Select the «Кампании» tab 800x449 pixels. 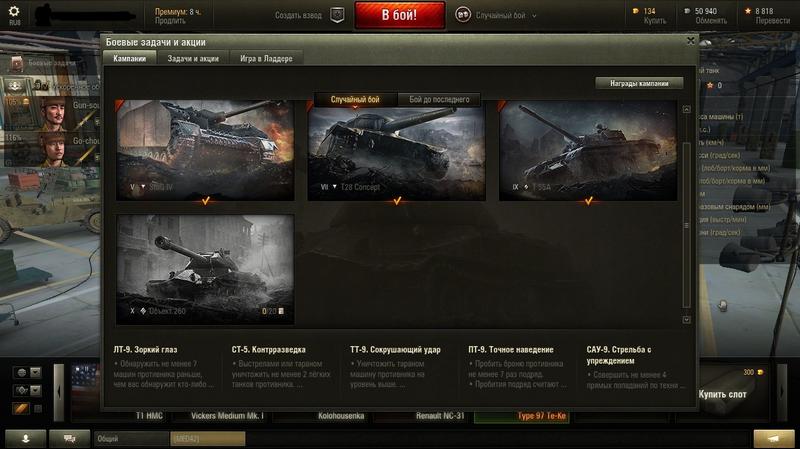129,59
